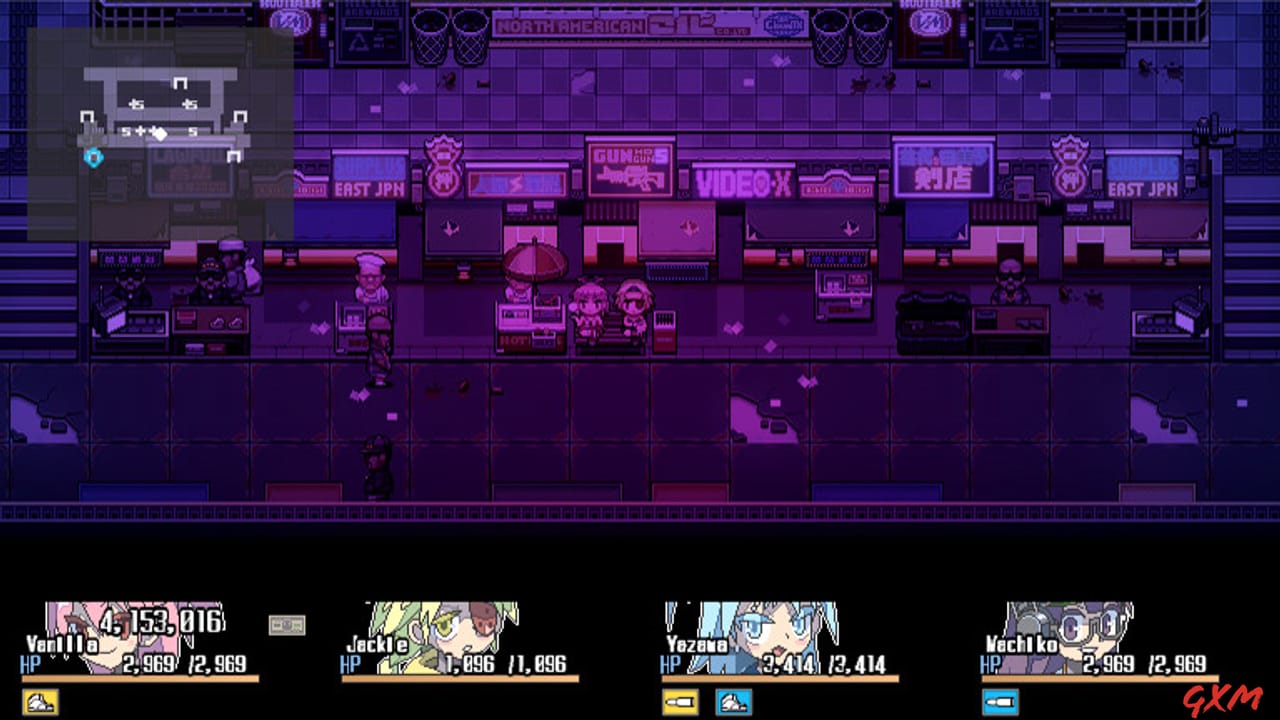Click the trash bins near the top wall
Viewport: 1280px width, 720px height.
click(x=448, y=30)
